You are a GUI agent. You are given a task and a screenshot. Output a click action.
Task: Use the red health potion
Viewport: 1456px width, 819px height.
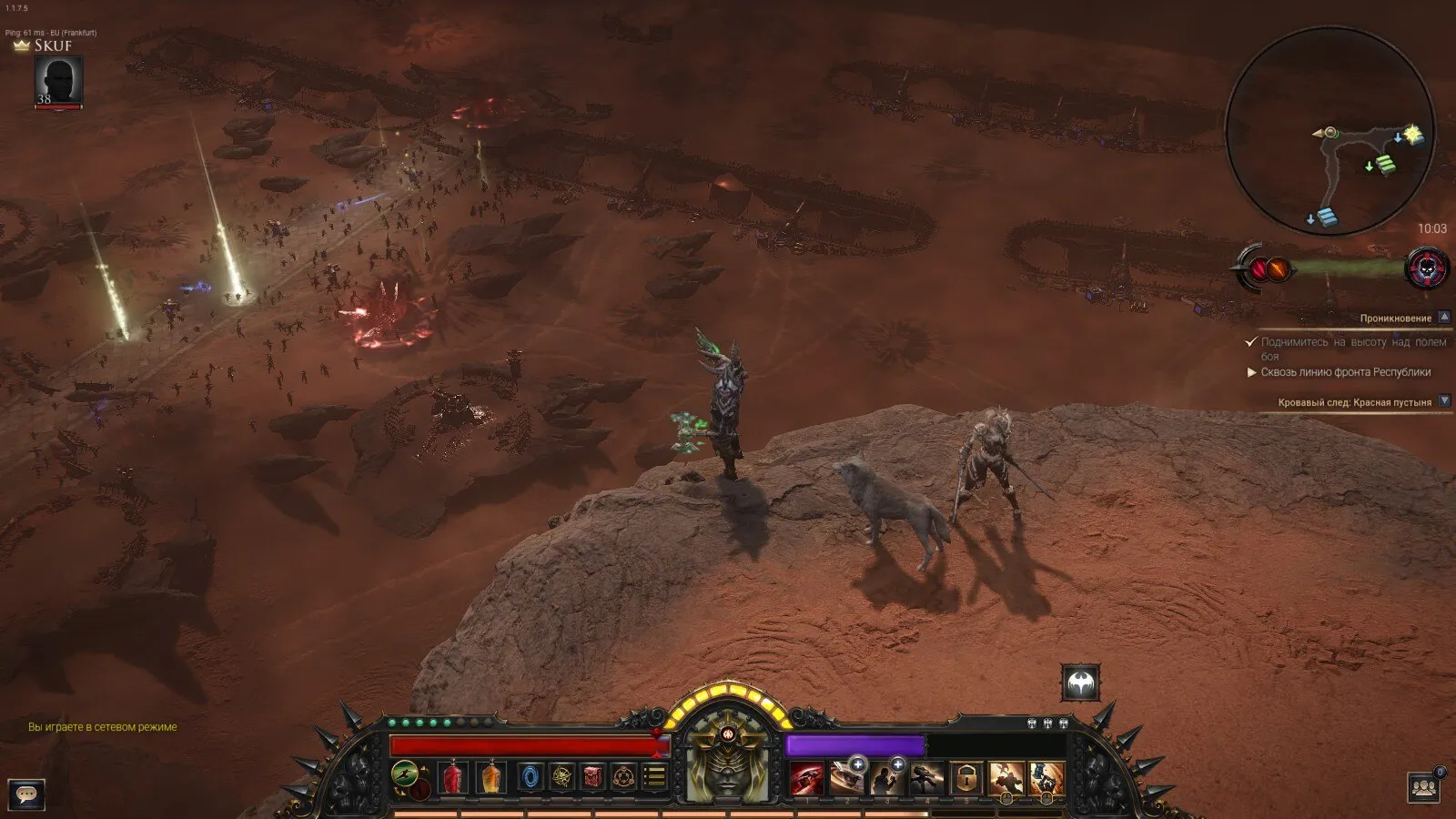tap(453, 778)
